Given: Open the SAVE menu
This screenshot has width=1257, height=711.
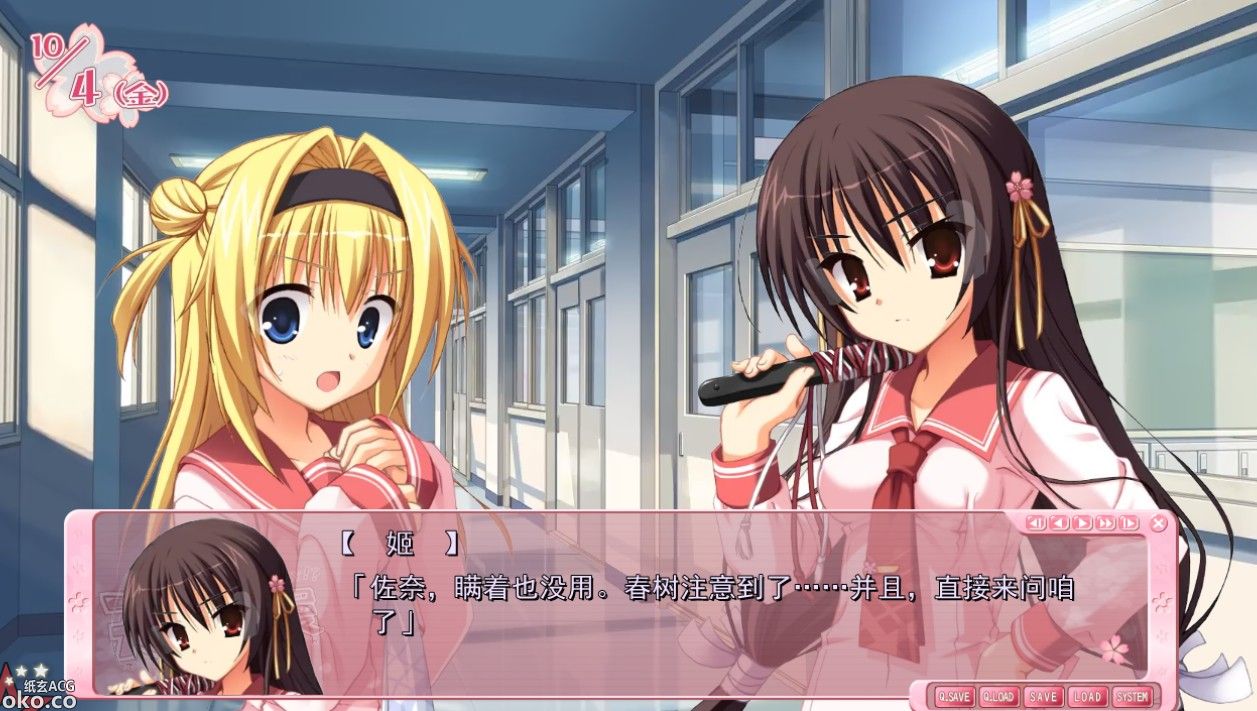Looking at the screenshot, I should (x=1042, y=696).
